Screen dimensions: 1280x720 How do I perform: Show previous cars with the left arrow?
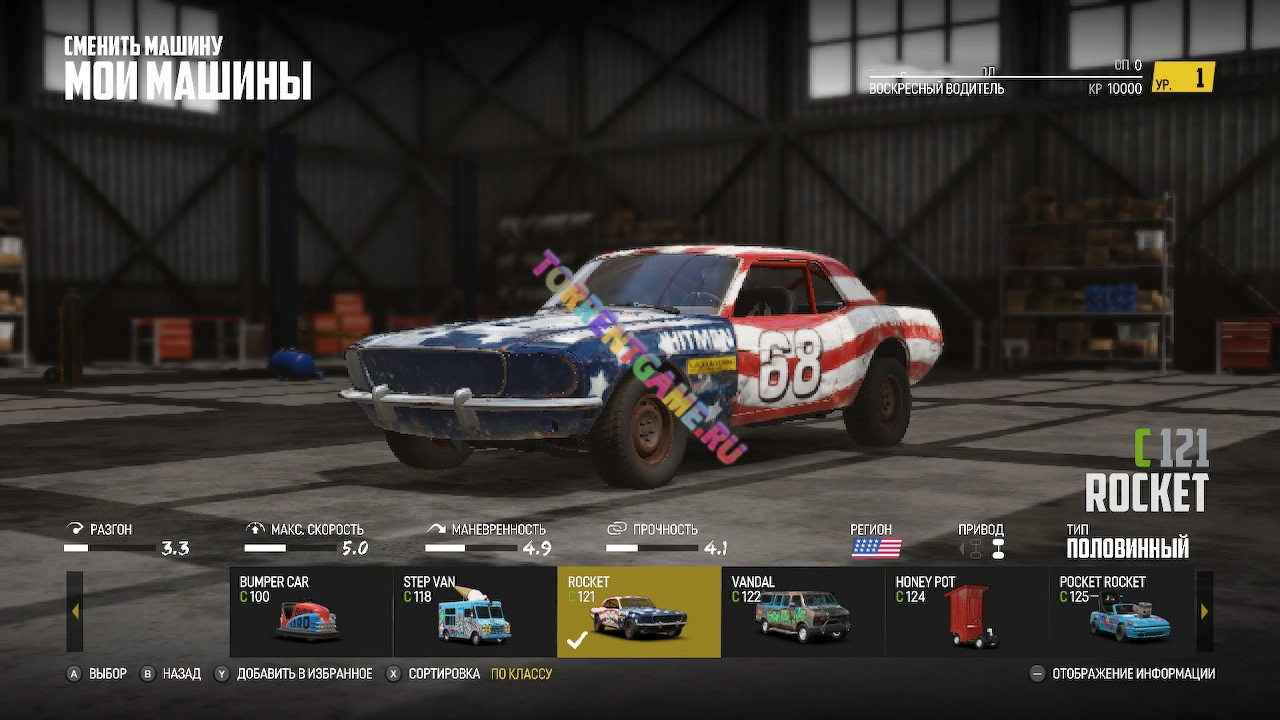click(75, 611)
